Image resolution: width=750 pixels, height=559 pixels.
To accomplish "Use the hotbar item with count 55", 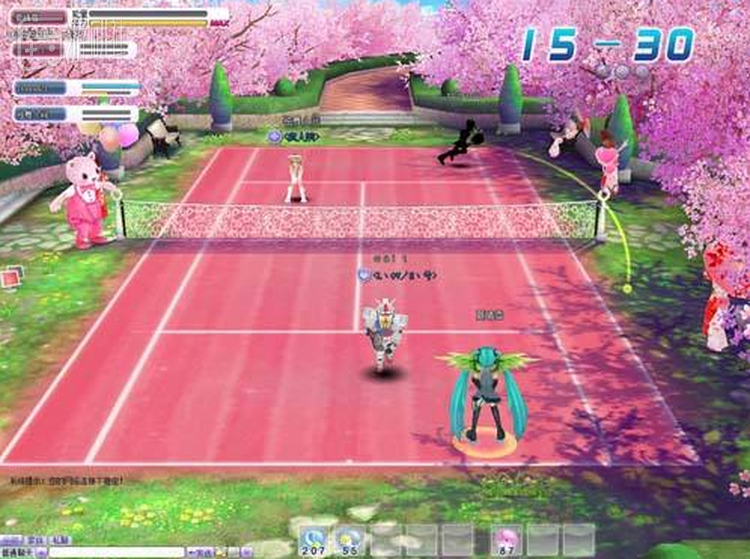I will pos(349,540).
